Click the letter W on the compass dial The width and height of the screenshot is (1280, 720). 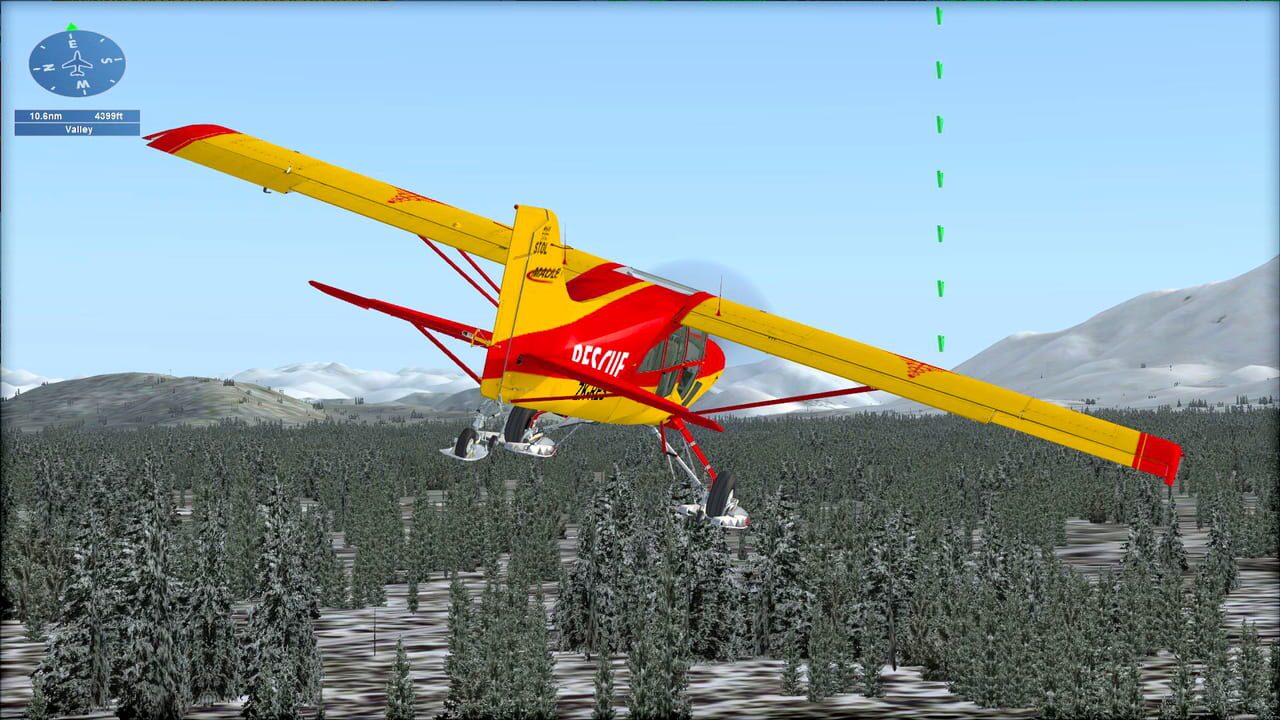82,84
